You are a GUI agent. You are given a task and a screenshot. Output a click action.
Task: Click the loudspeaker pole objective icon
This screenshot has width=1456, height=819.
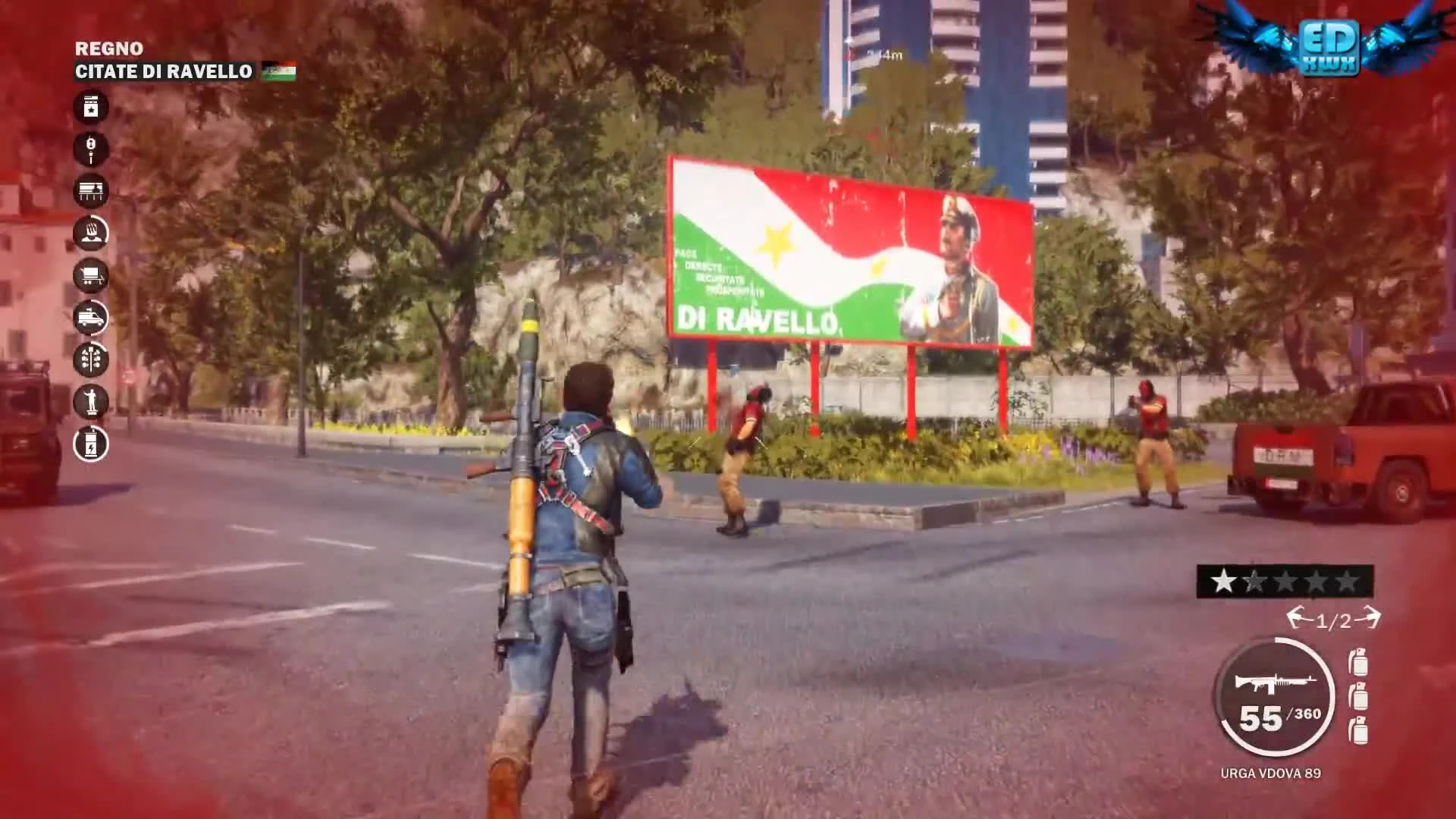click(x=91, y=149)
